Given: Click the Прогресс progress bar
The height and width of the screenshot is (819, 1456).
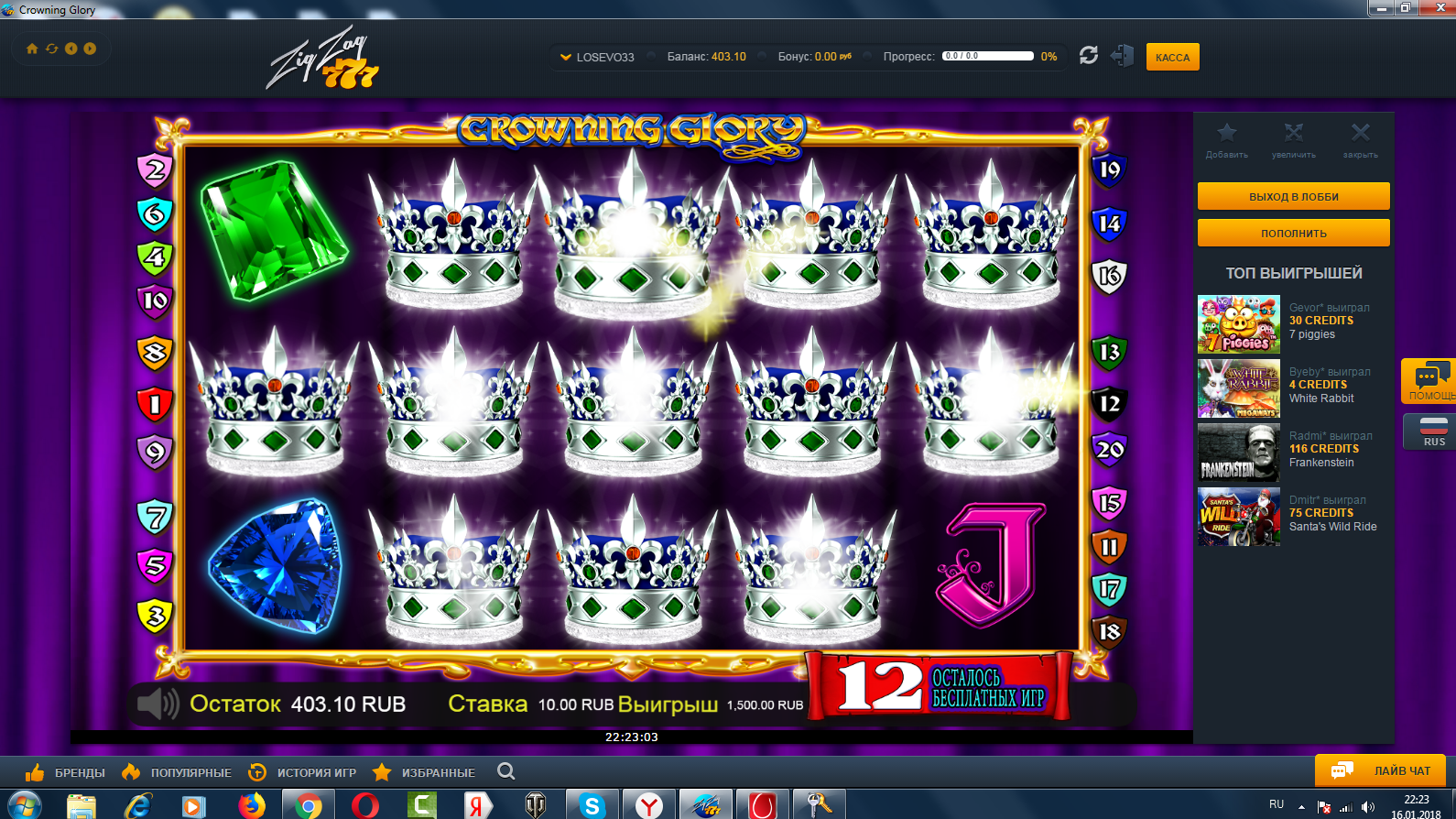Looking at the screenshot, I should point(988,55).
